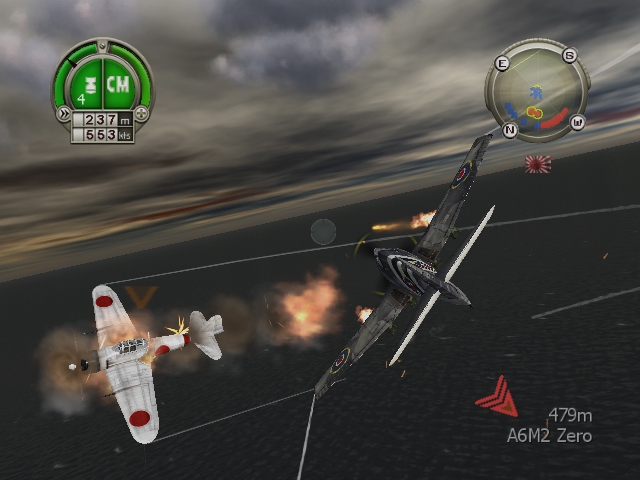Screen dimensions: 640x480
Task: Click the cross repair icon on gauge
Action: click(x=141, y=111)
